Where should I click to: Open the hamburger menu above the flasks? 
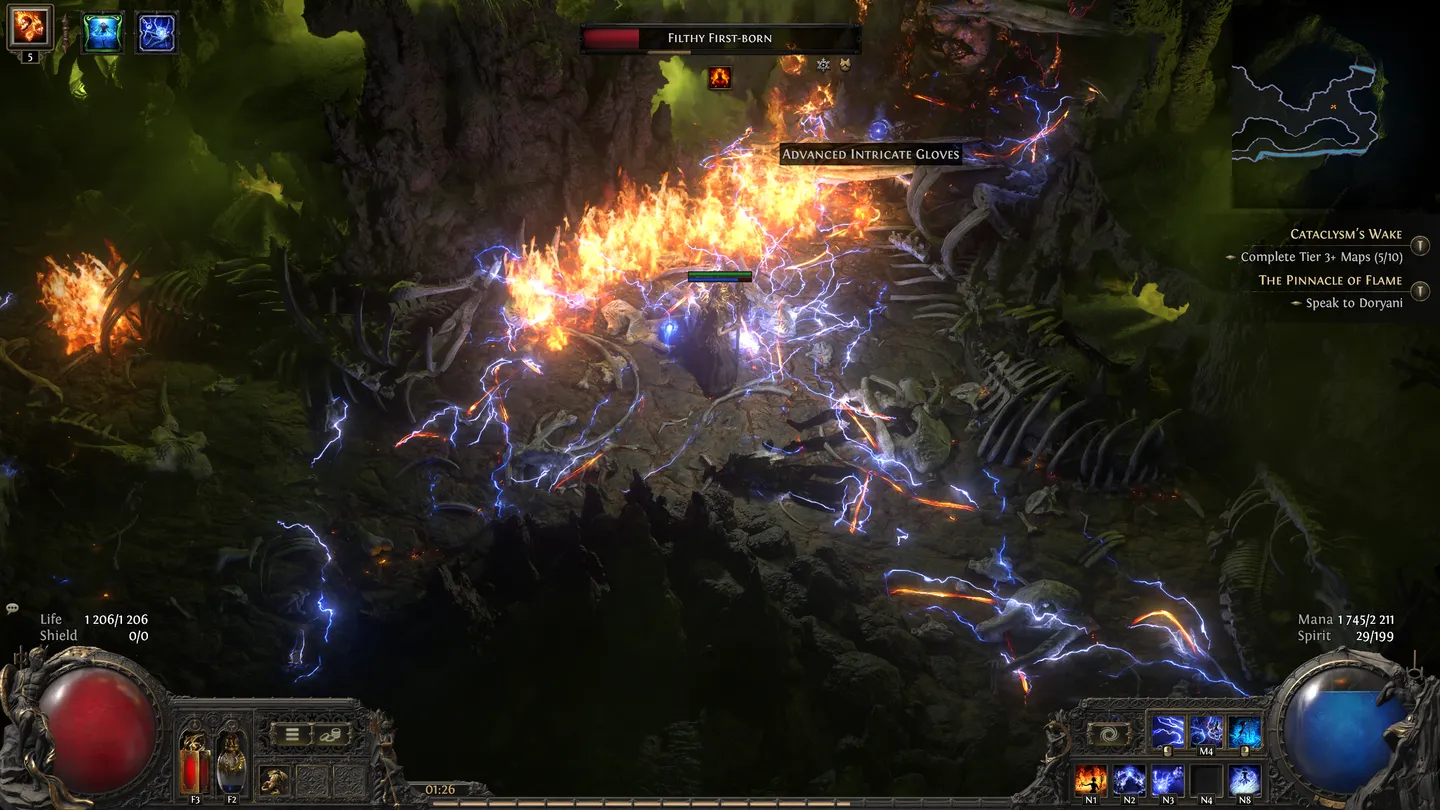pos(294,734)
